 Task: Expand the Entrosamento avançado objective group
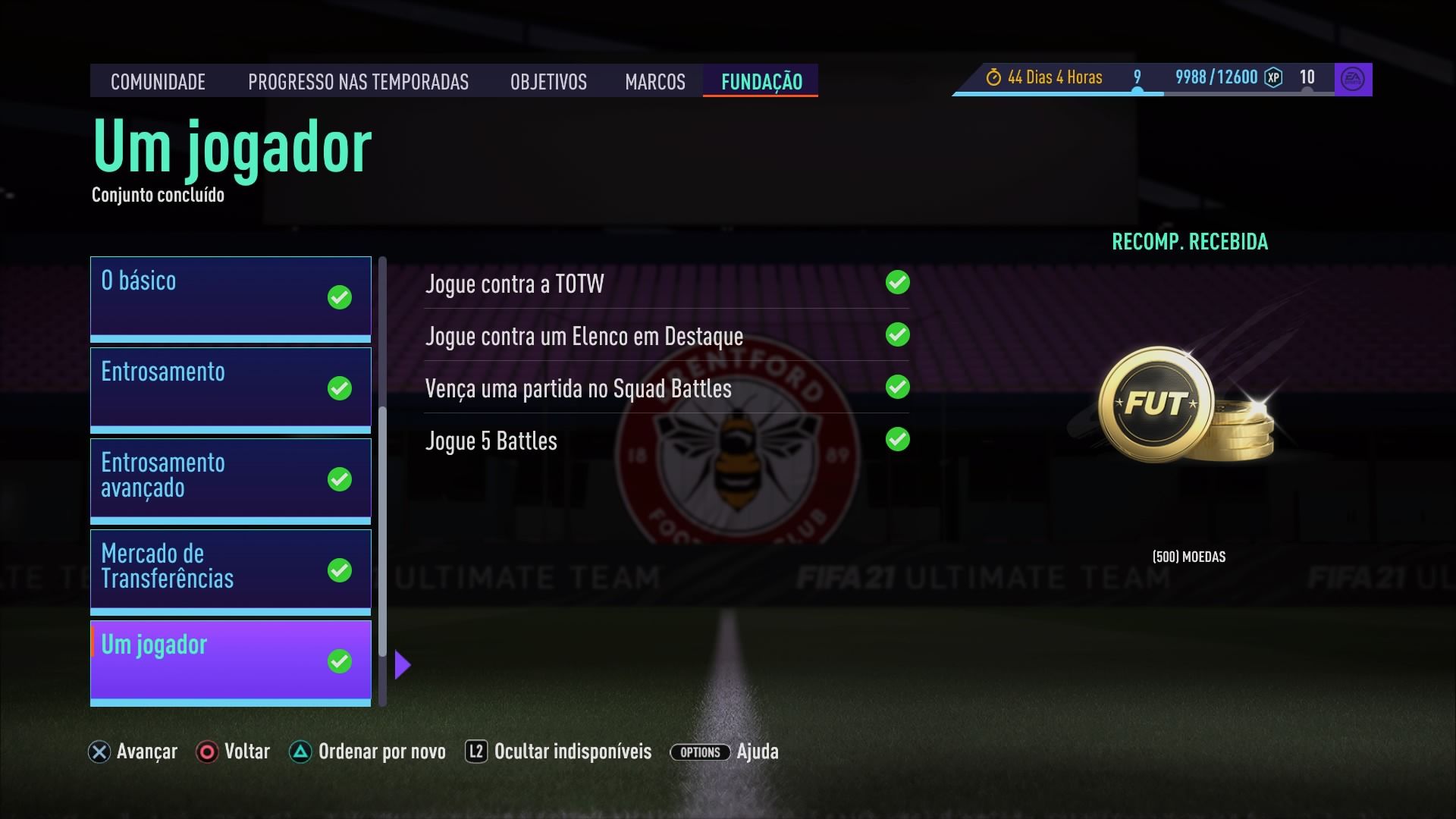[230, 476]
